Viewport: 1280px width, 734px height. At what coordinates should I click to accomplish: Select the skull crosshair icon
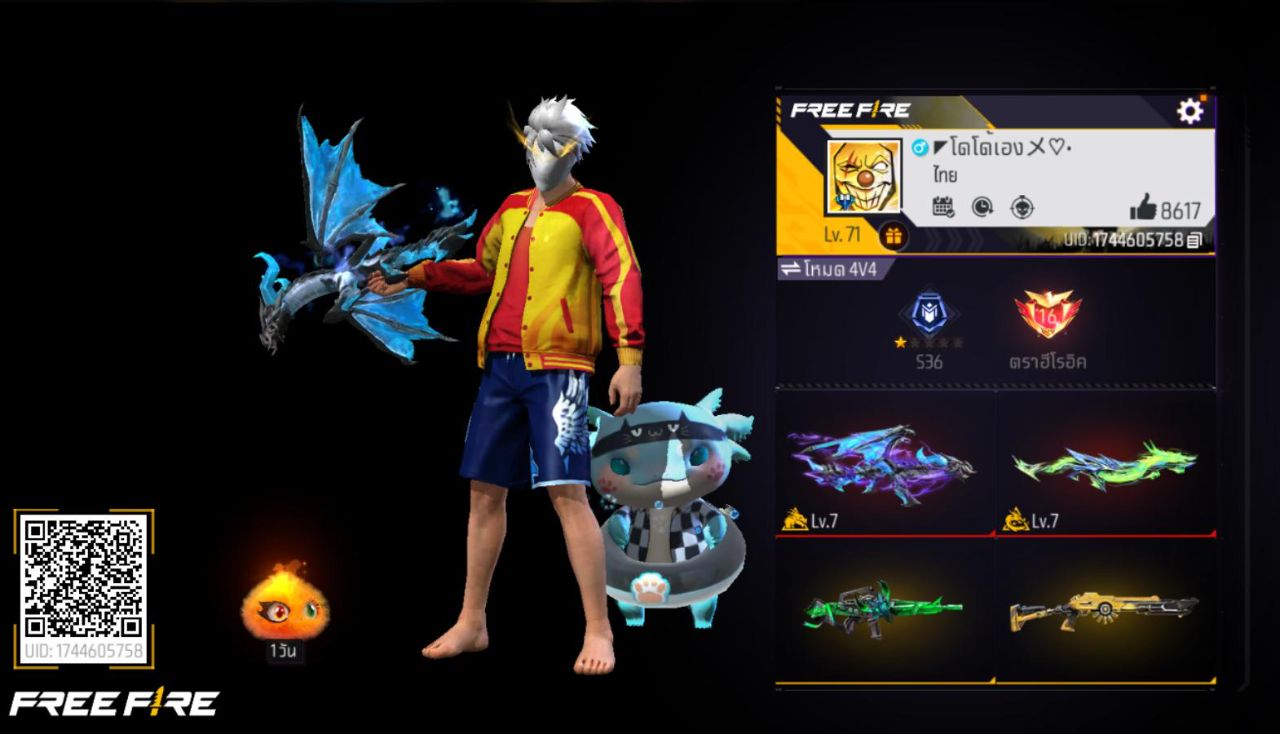click(x=1021, y=207)
